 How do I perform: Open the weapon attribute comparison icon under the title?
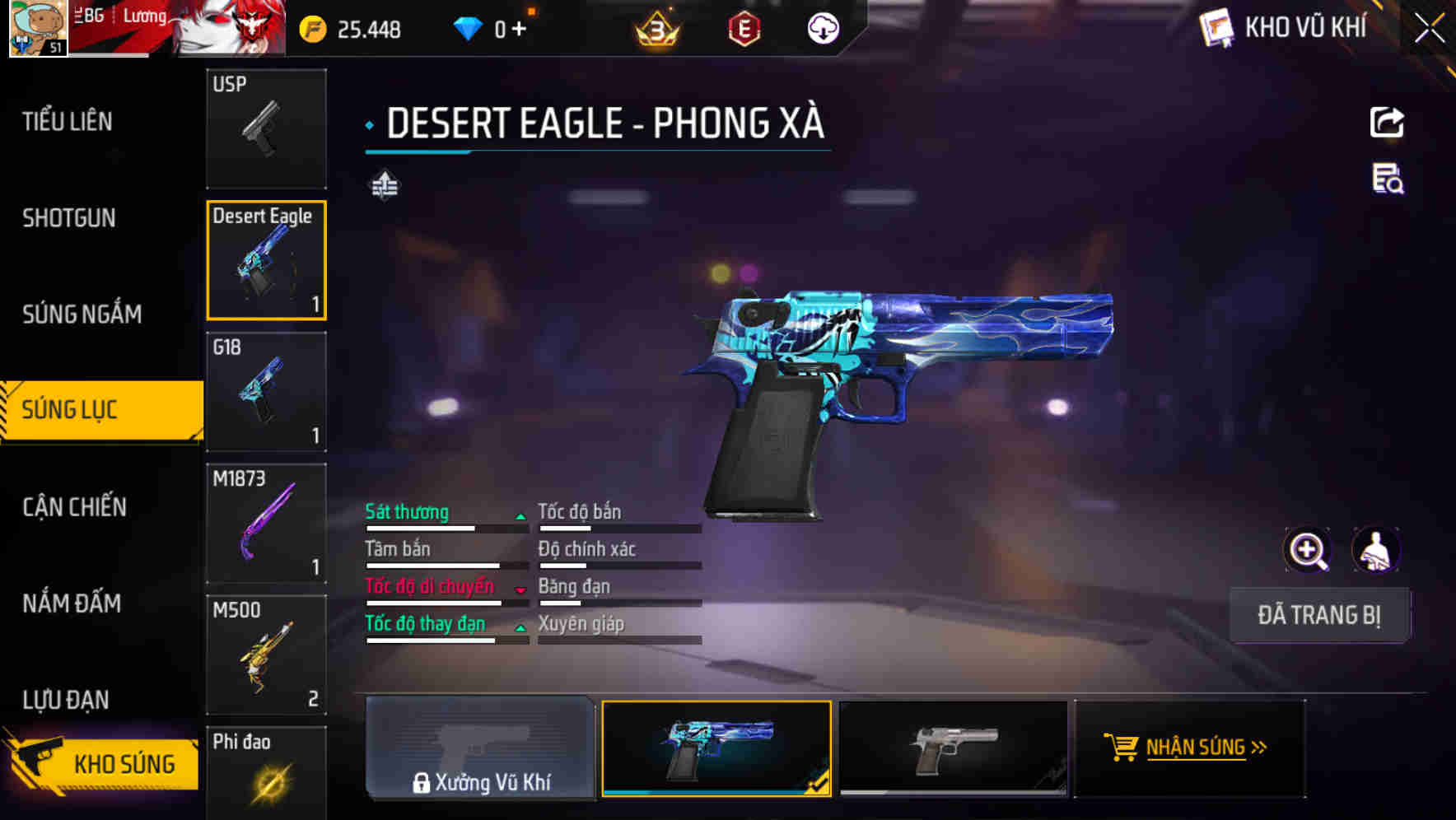[x=386, y=185]
